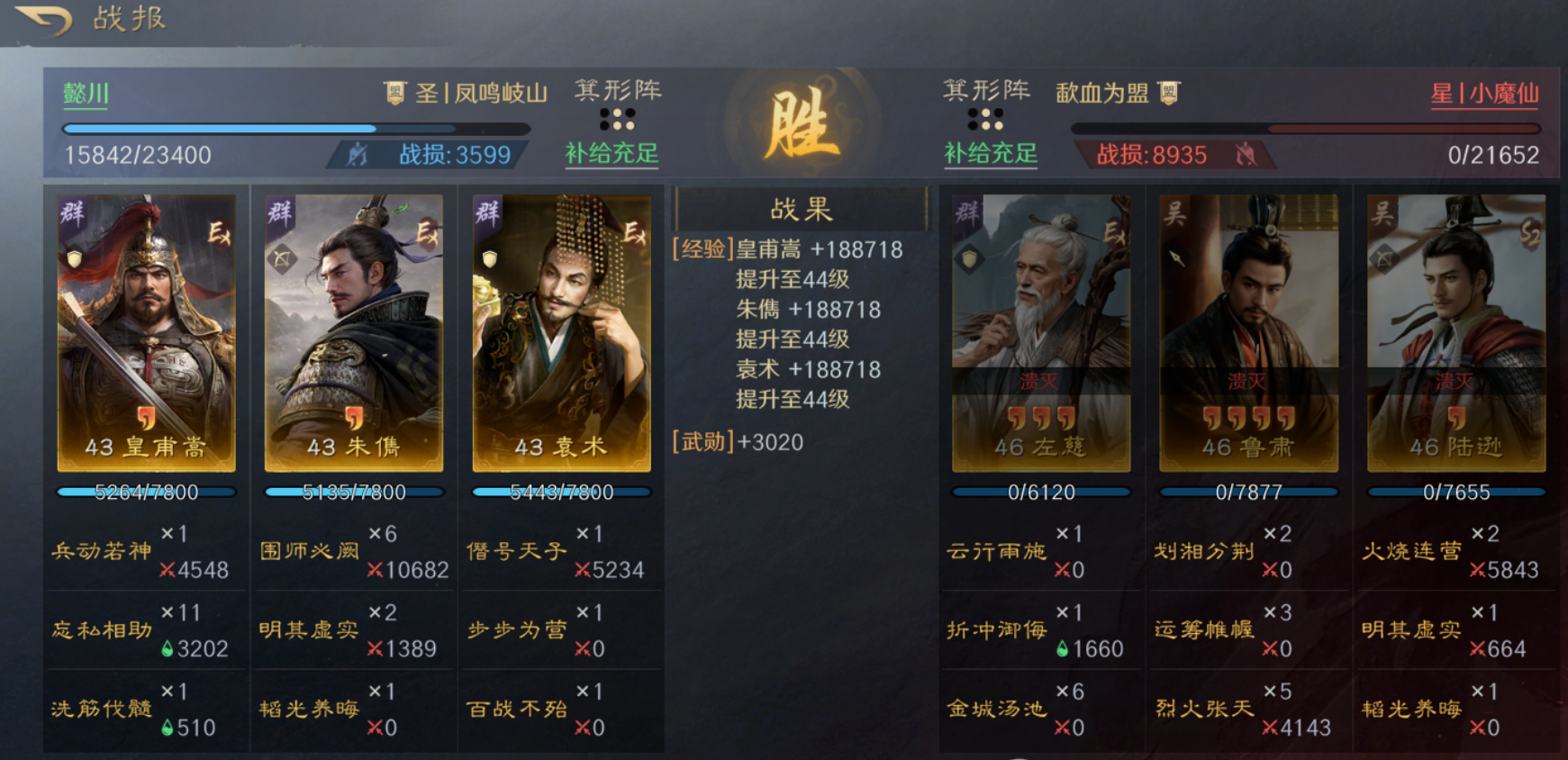Click the 盟 banner icon before 圣|凤鸣岐山
Viewport: 1568px width, 760px height.
(x=394, y=91)
